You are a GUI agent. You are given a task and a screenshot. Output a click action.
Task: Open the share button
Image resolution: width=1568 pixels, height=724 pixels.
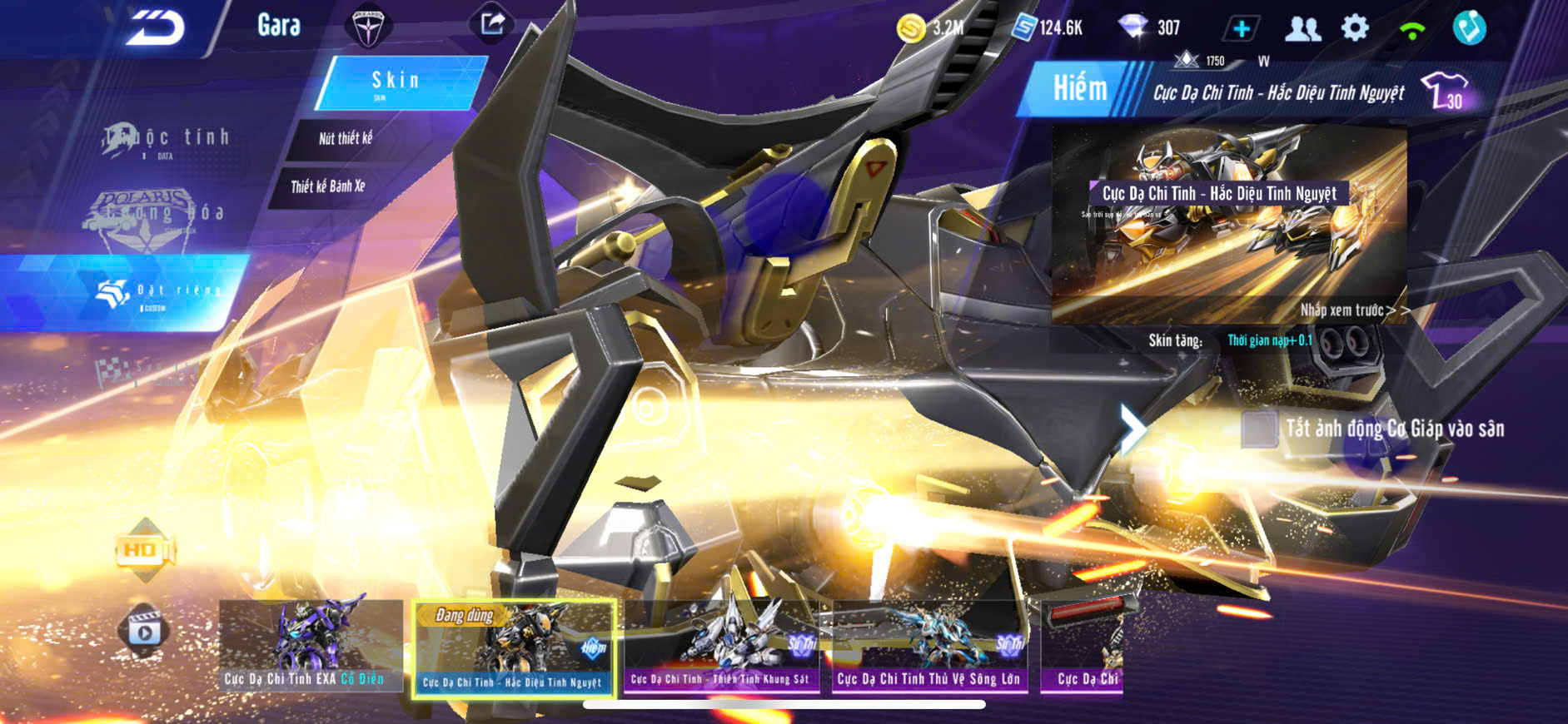pyautogui.click(x=491, y=24)
